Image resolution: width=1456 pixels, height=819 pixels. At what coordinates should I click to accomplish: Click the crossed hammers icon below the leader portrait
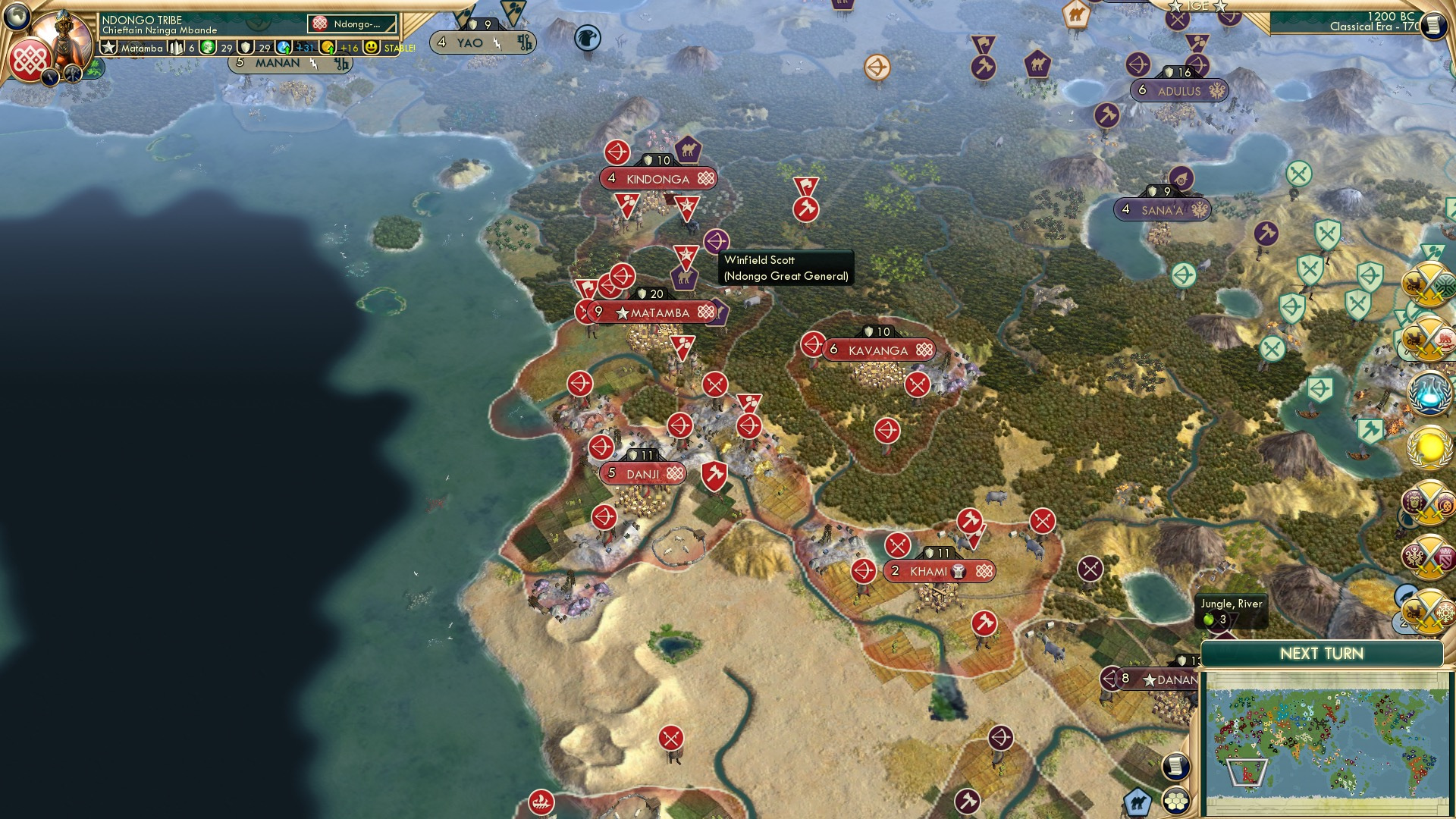point(73,74)
